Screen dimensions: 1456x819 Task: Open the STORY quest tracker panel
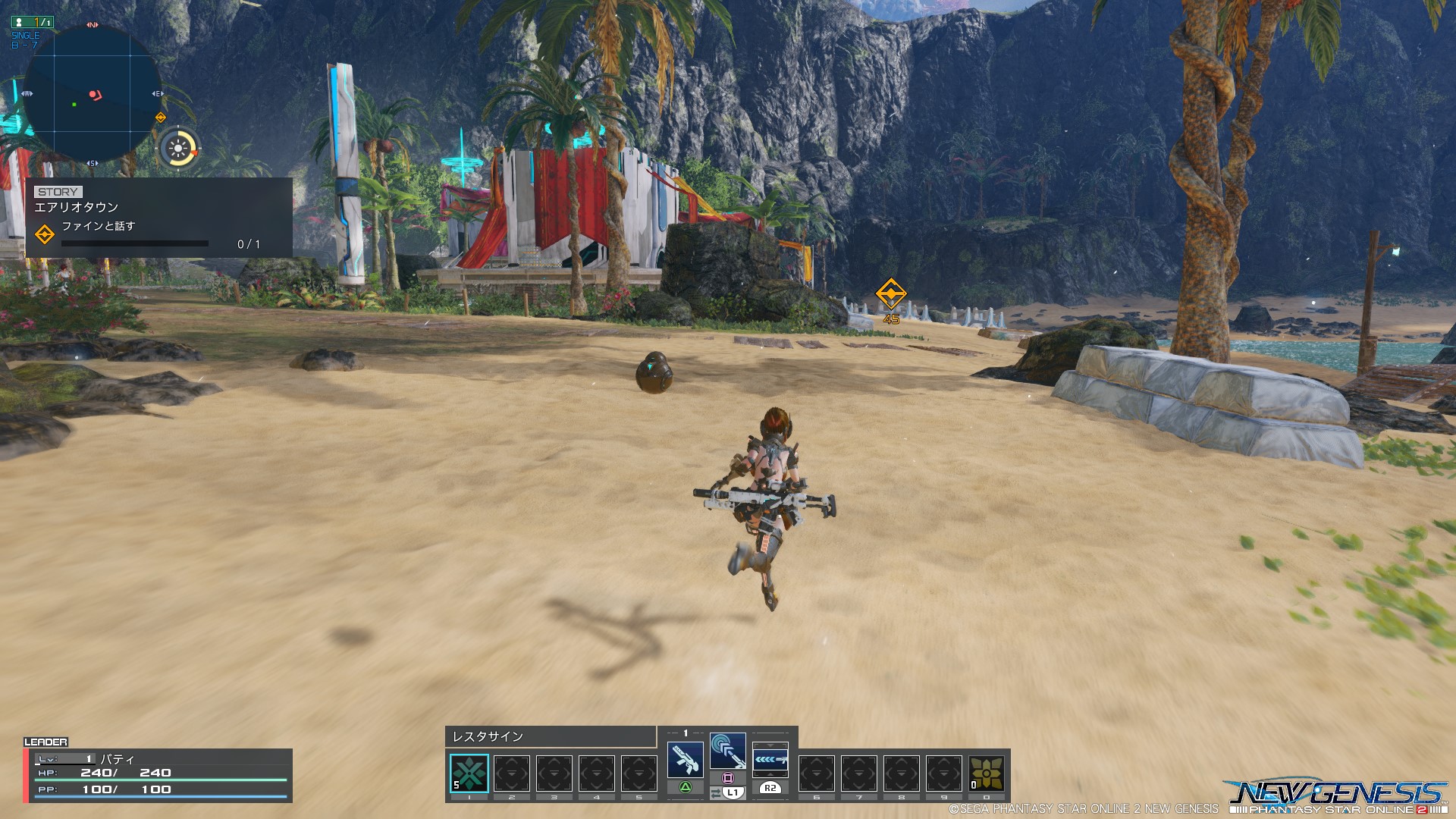[158, 218]
